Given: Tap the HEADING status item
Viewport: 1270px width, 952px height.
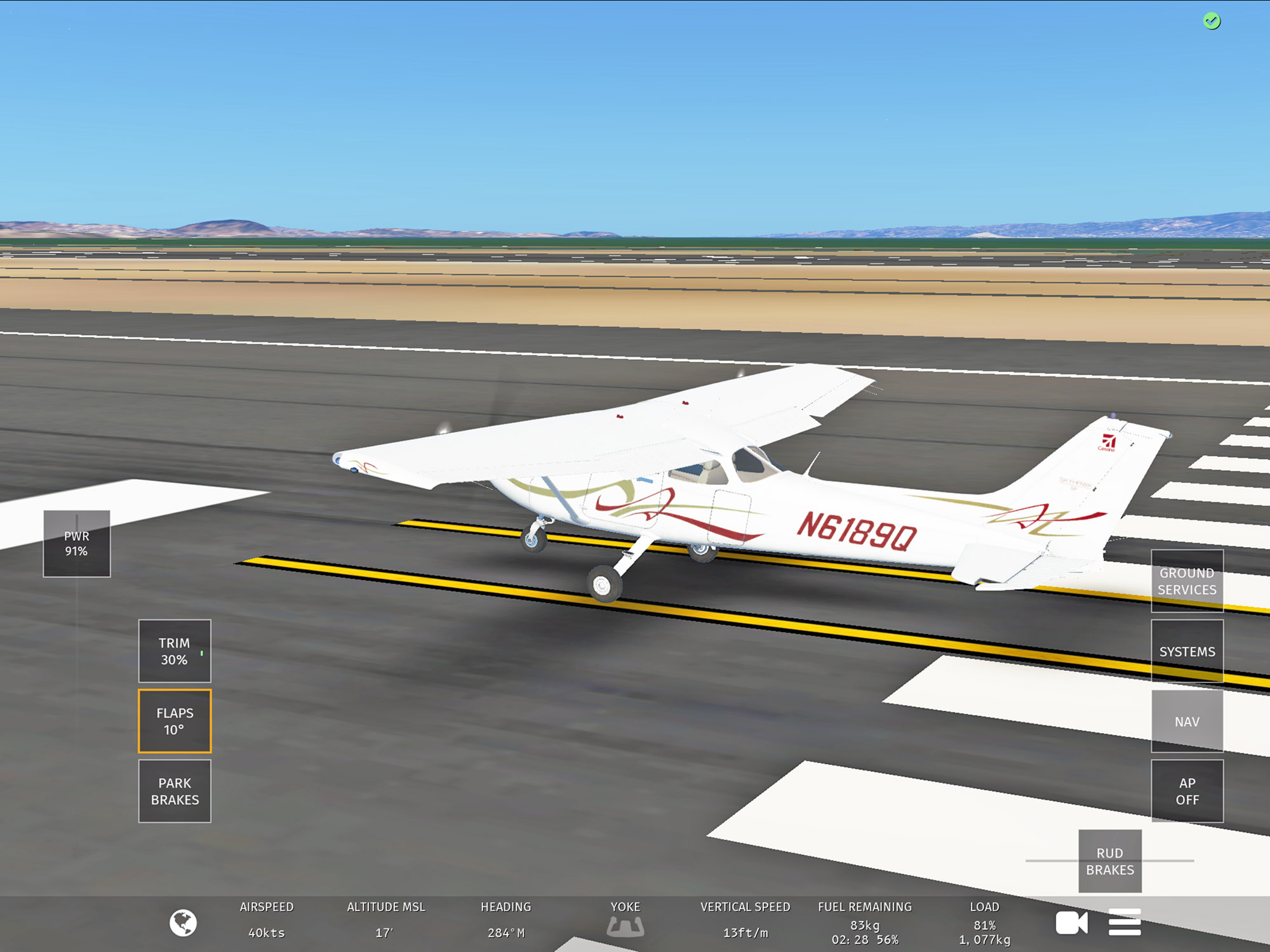Looking at the screenshot, I should click(506, 920).
